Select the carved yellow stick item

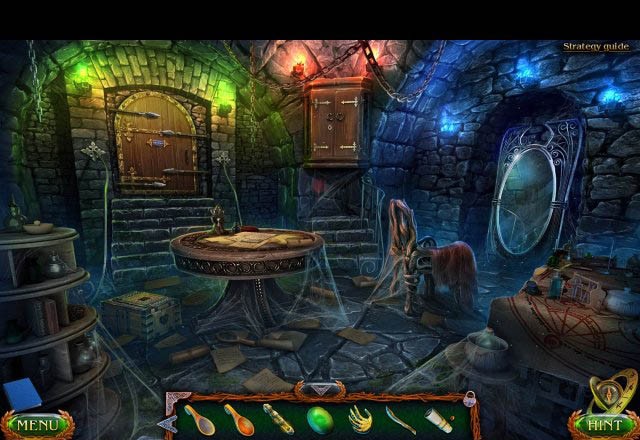coord(279,419)
